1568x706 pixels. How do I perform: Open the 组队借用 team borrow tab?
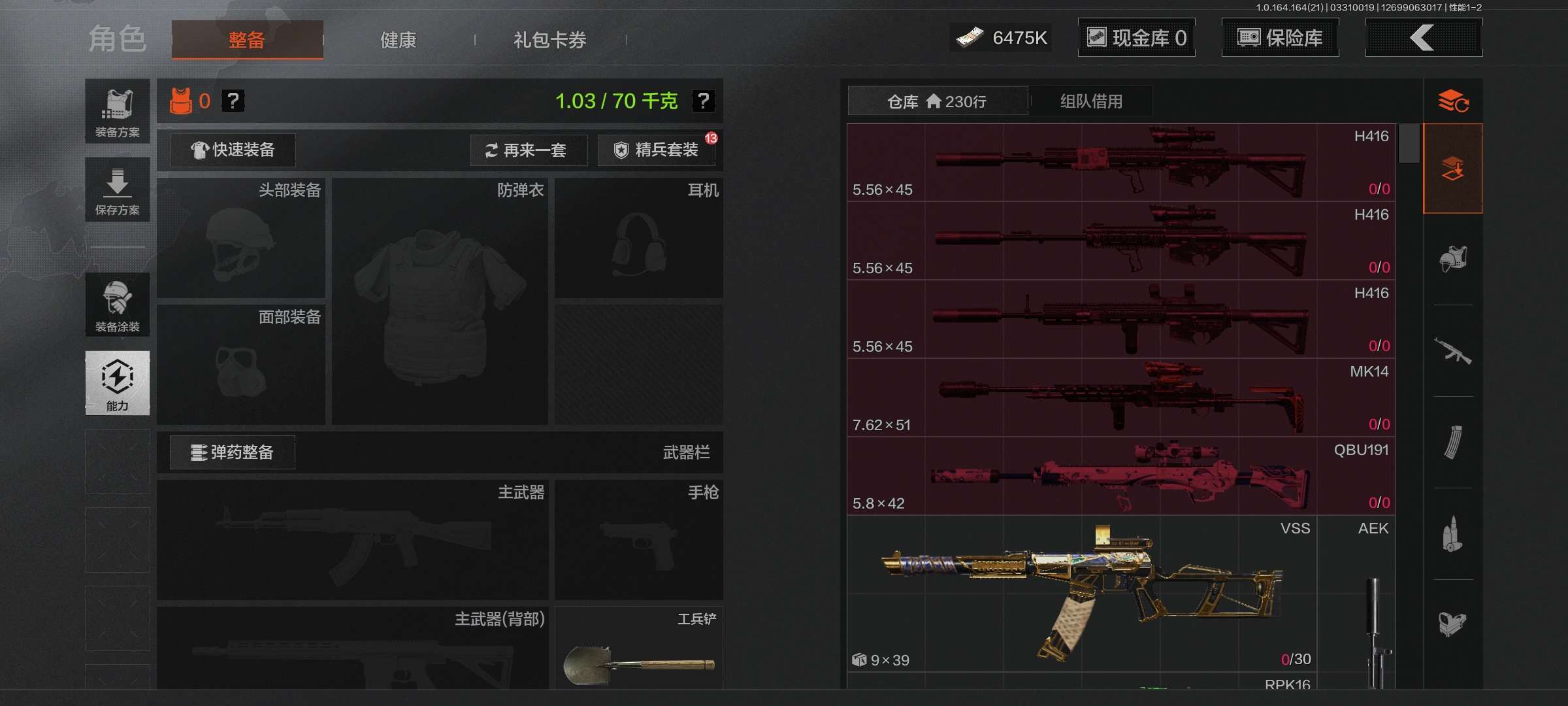click(1092, 101)
